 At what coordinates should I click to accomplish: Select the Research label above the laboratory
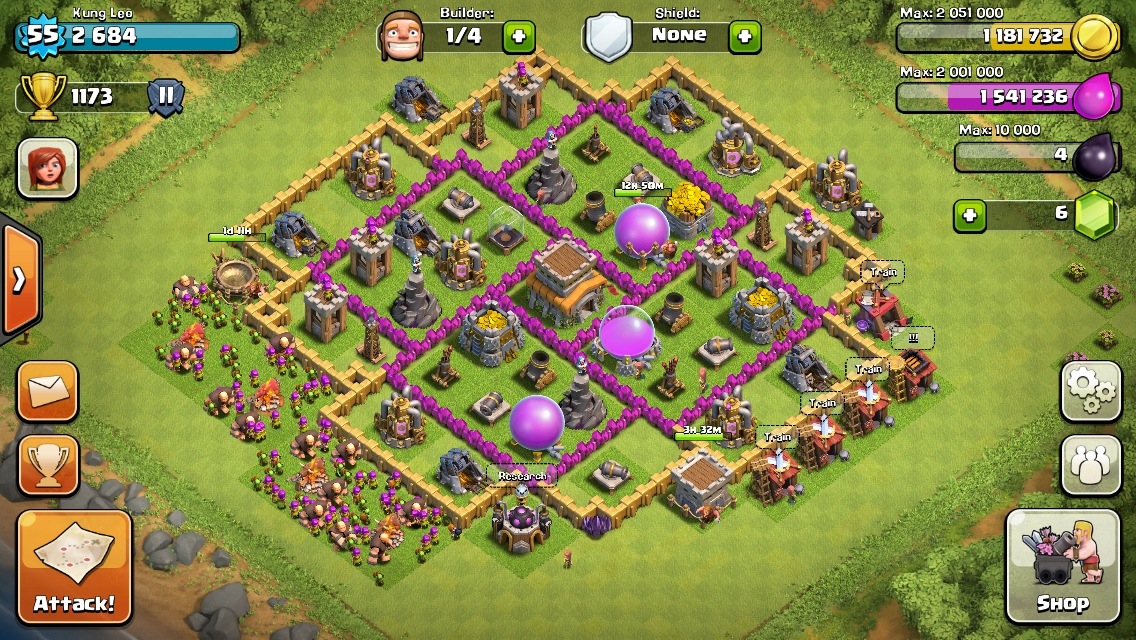522,476
